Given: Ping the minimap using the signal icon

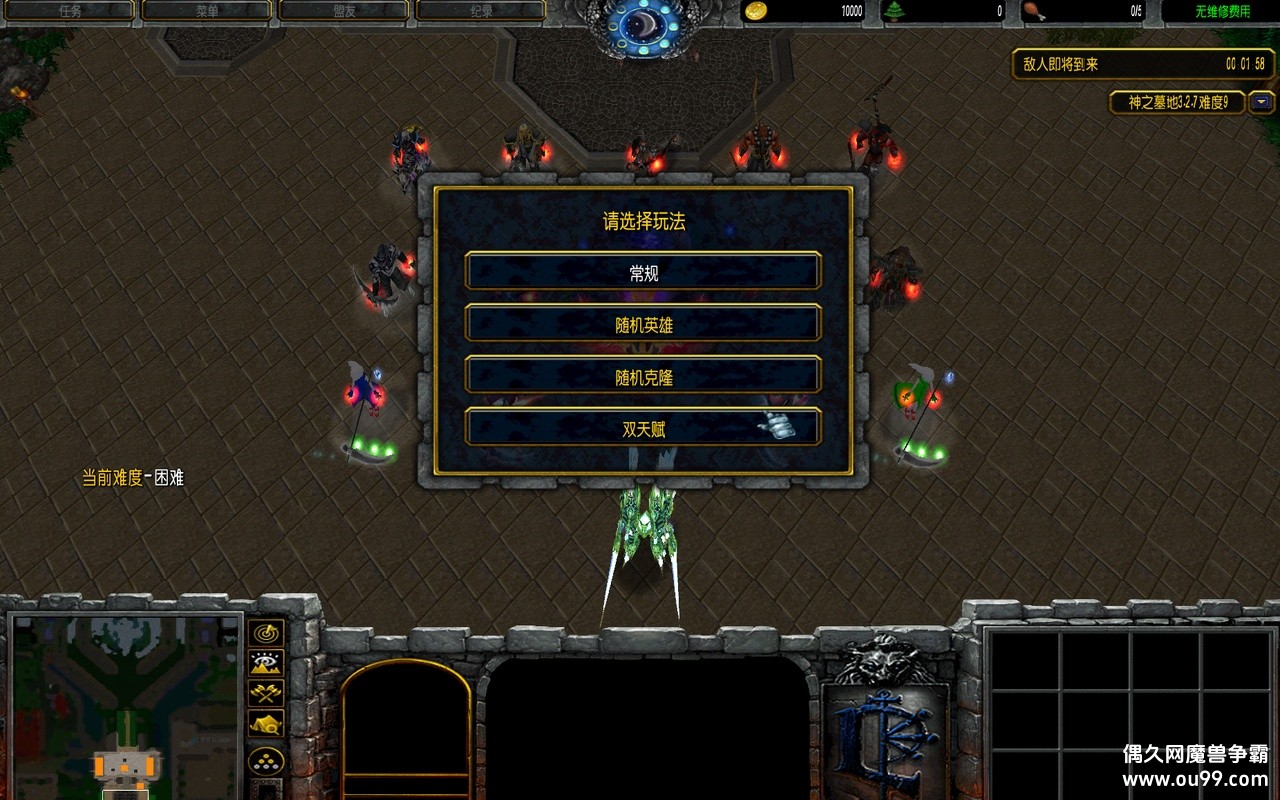Looking at the screenshot, I should (265, 633).
